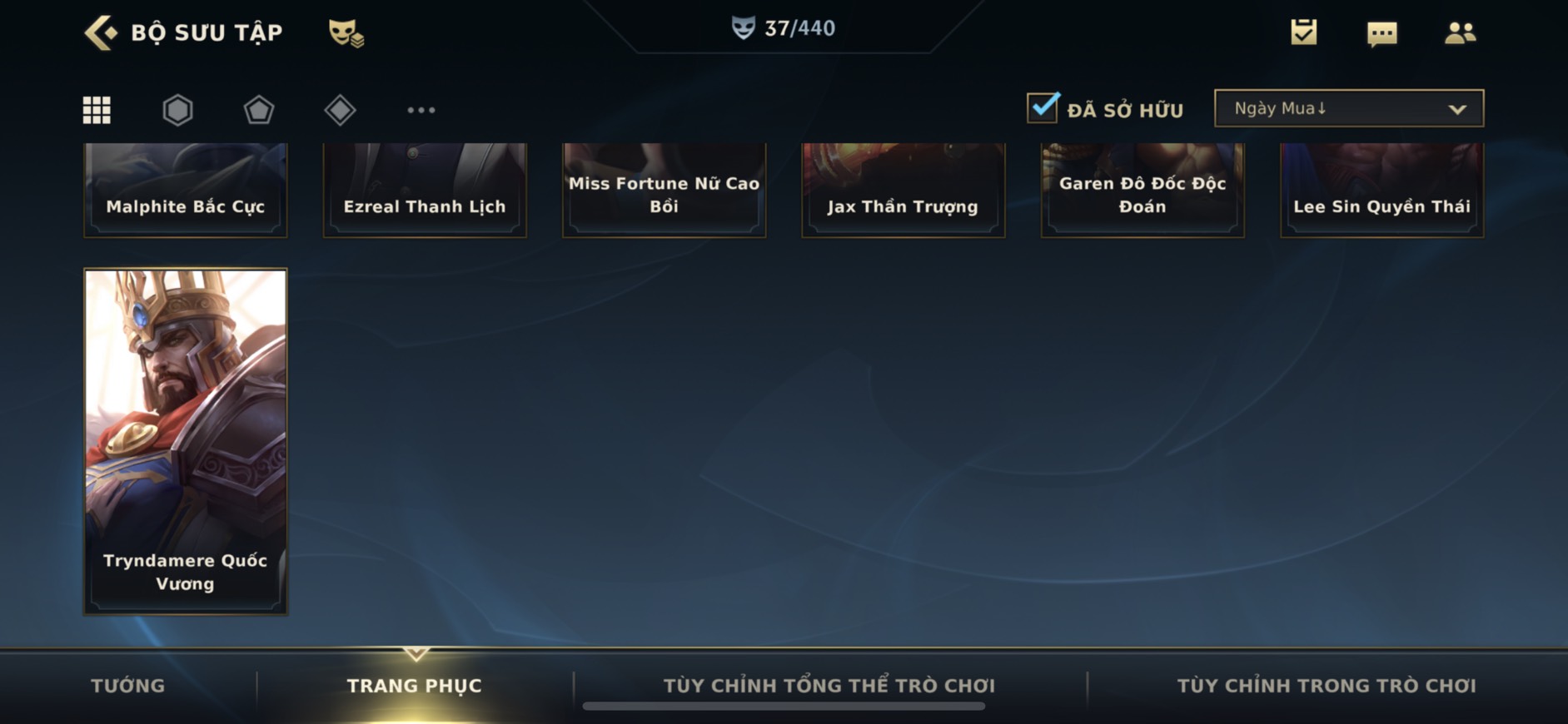Toggle the Đã Sở Hữu checkbox
This screenshot has width=1568, height=724.
pos(1043,108)
